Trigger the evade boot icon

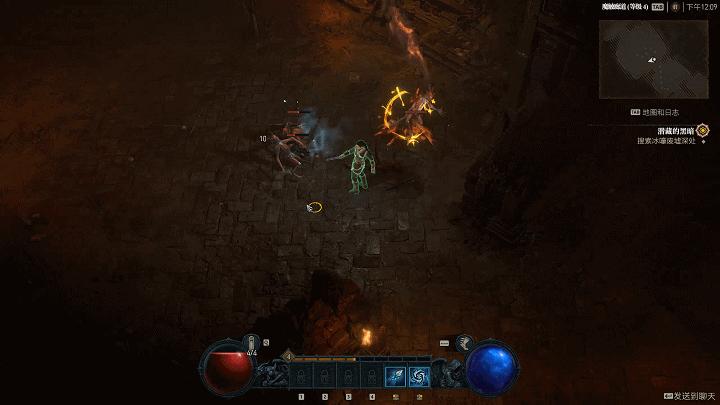pos(464,343)
